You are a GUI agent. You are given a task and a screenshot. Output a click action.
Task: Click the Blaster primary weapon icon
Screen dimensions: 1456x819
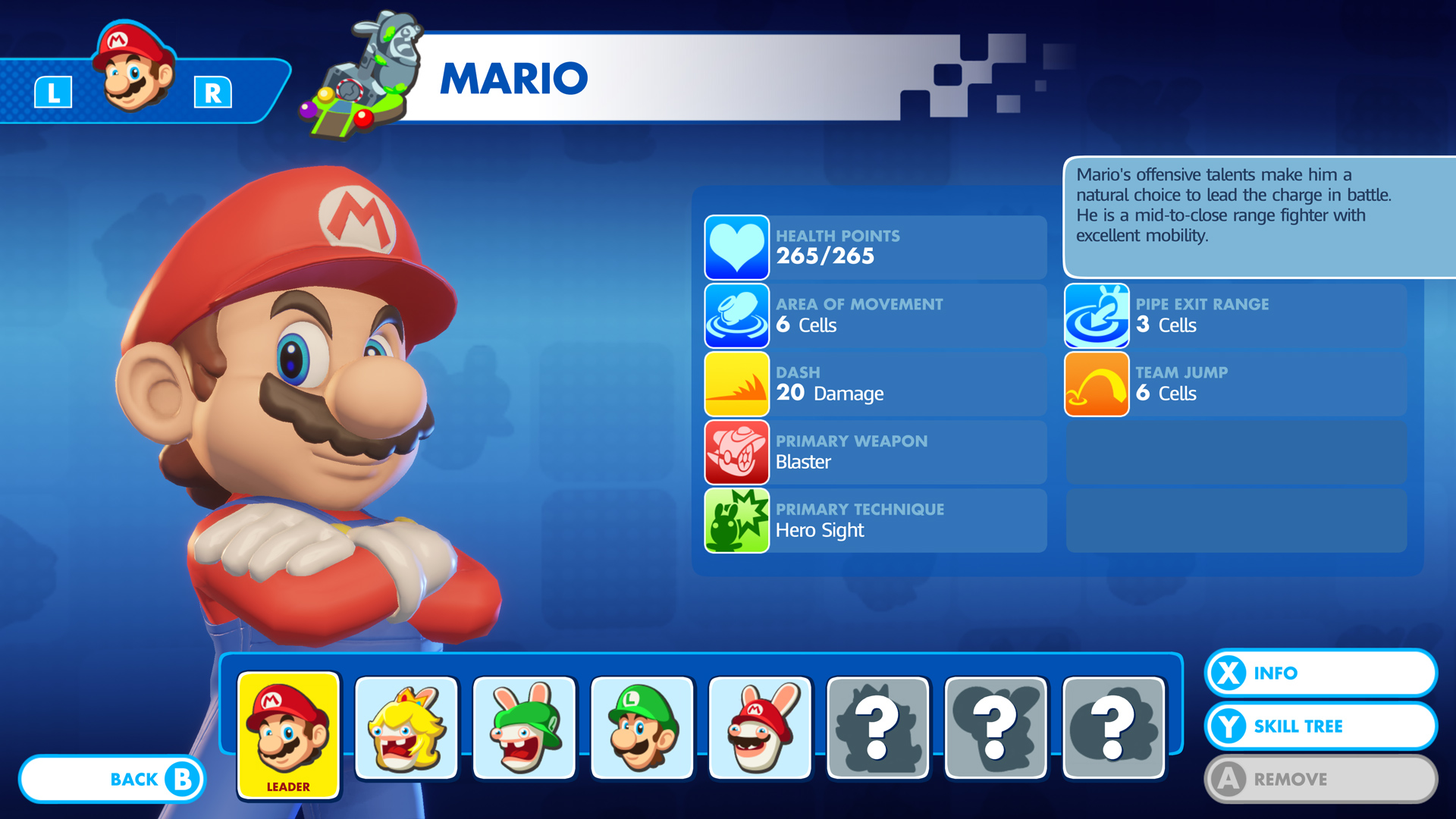[736, 452]
